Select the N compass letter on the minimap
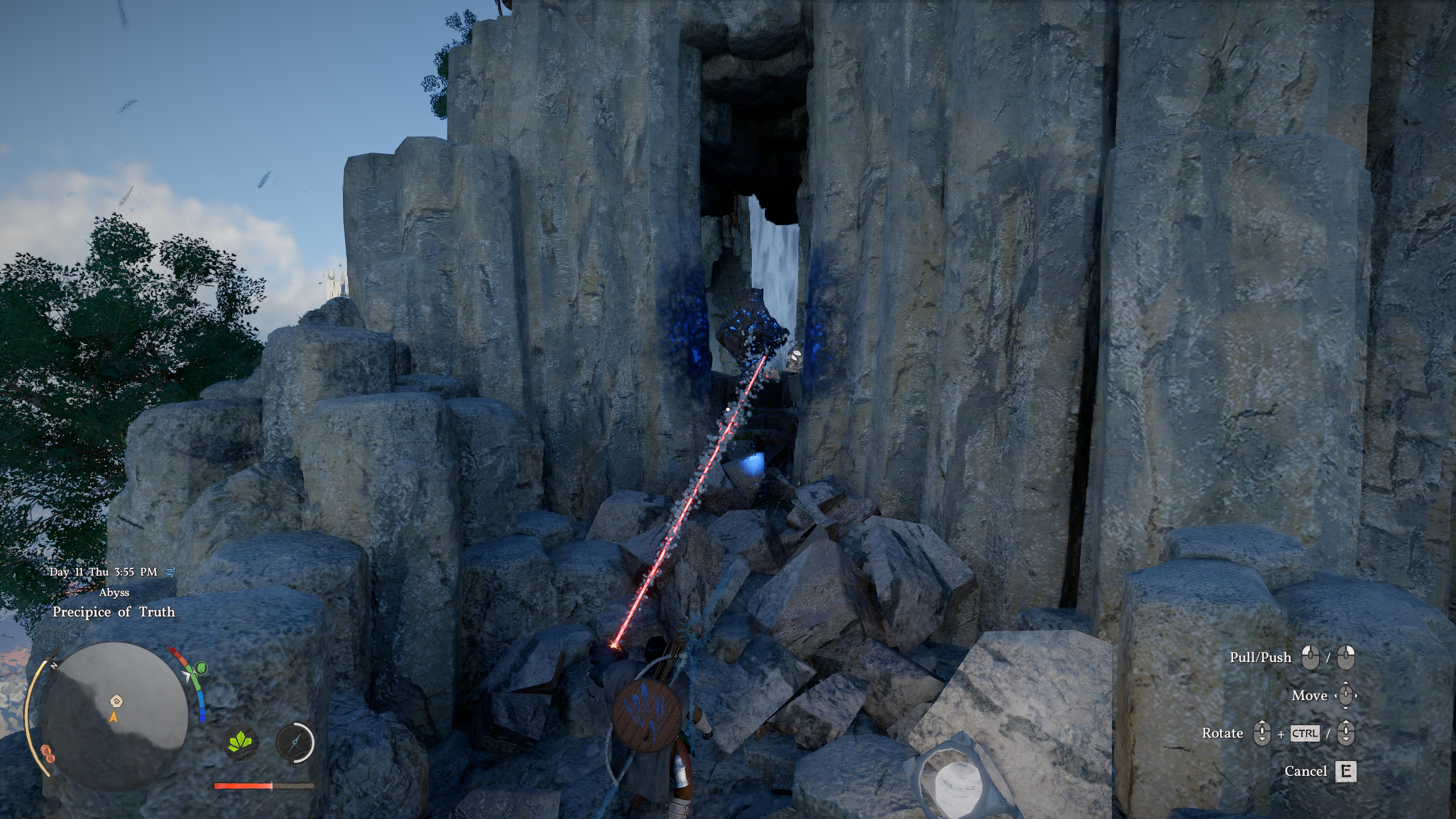The width and height of the screenshot is (1456, 819). (x=53, y=667)
